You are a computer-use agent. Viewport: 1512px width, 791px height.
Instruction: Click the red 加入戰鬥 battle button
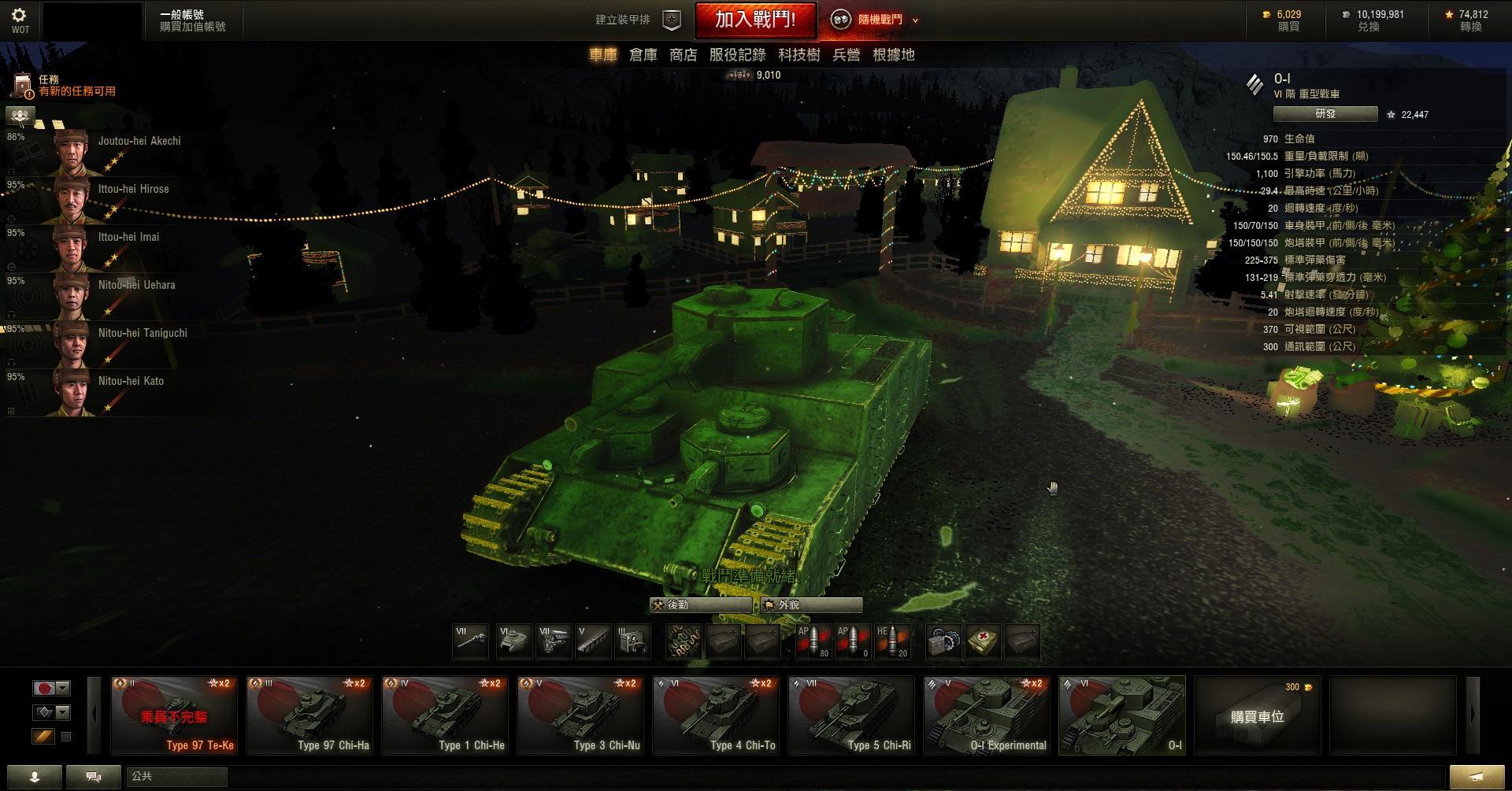click(754, 20)
